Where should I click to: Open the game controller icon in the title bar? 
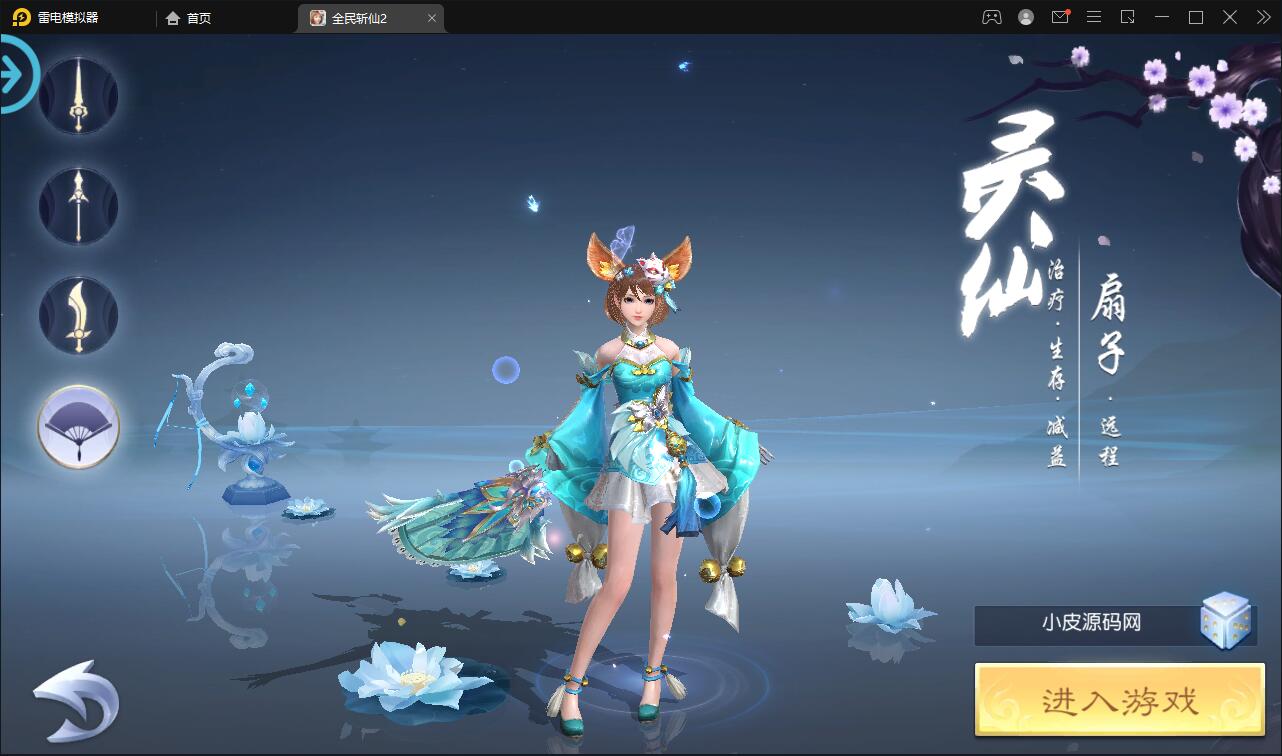(x=990, y=17)
